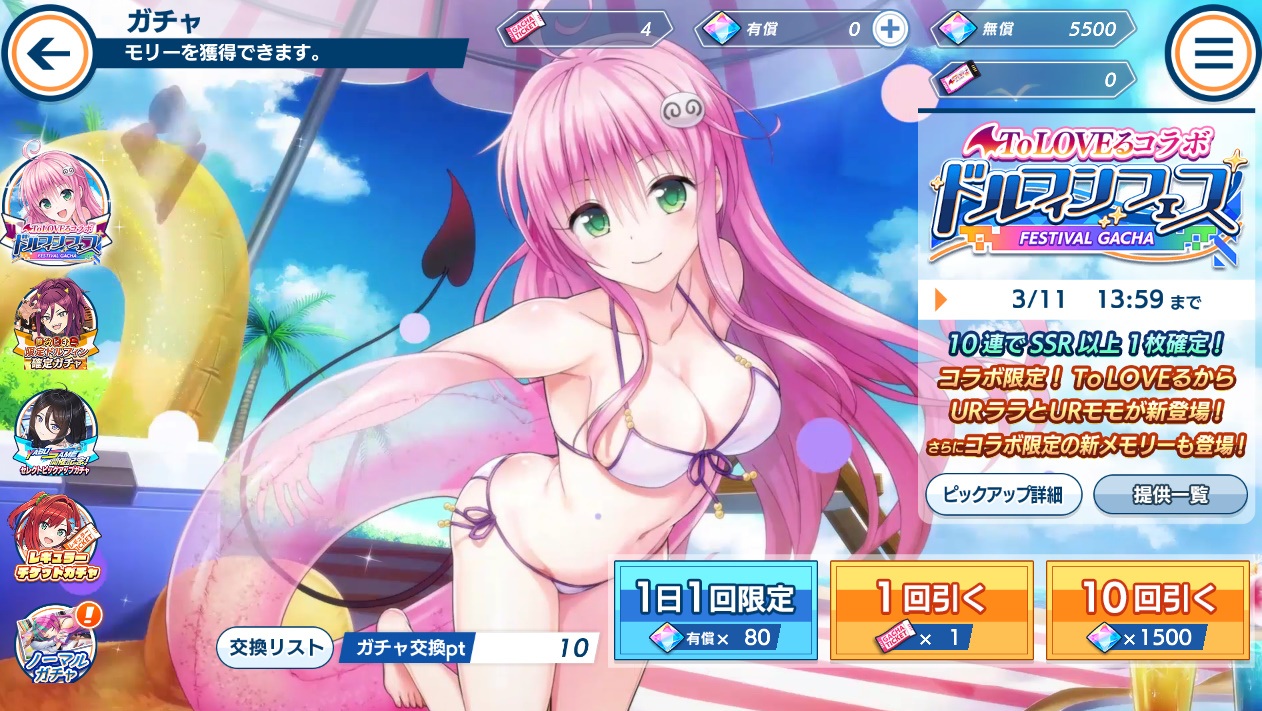Open the hamburger main menu

pyautogui.click(x=1212, y=53)
